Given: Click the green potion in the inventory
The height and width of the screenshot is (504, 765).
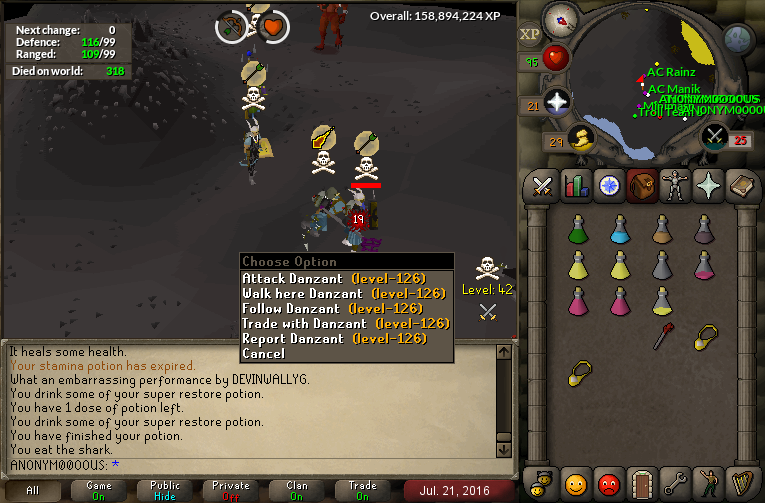Looking at the screenshot, I should [x=576, y=230].
